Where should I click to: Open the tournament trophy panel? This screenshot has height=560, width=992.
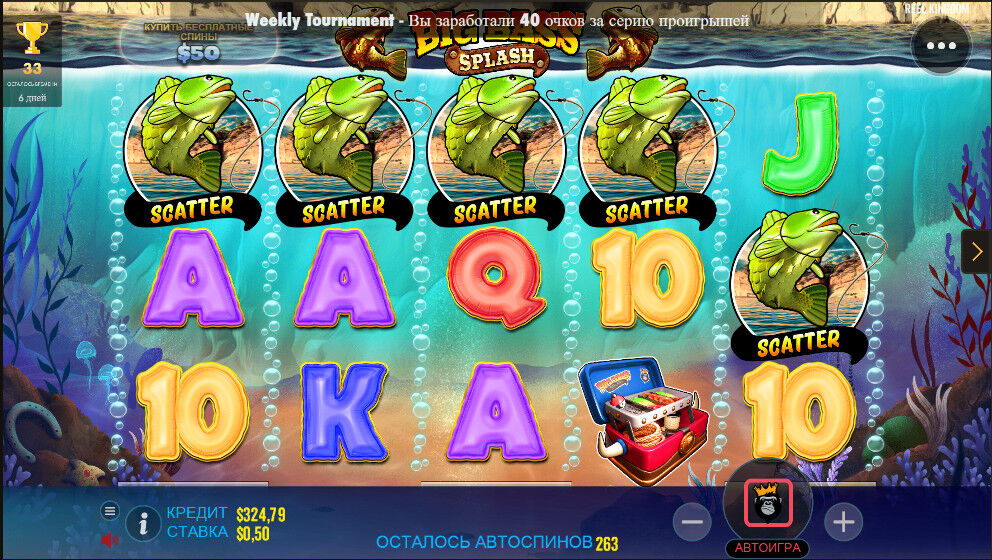pos(32,40)
